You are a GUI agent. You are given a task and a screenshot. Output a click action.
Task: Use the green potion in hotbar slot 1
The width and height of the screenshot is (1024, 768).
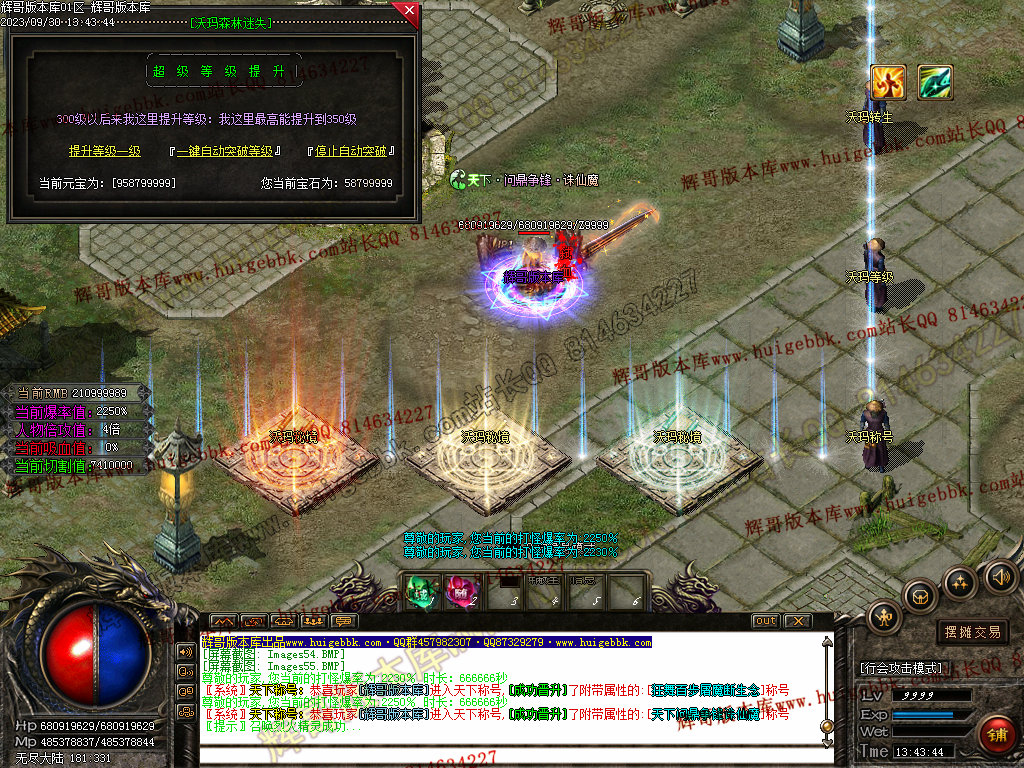[419, 591]
